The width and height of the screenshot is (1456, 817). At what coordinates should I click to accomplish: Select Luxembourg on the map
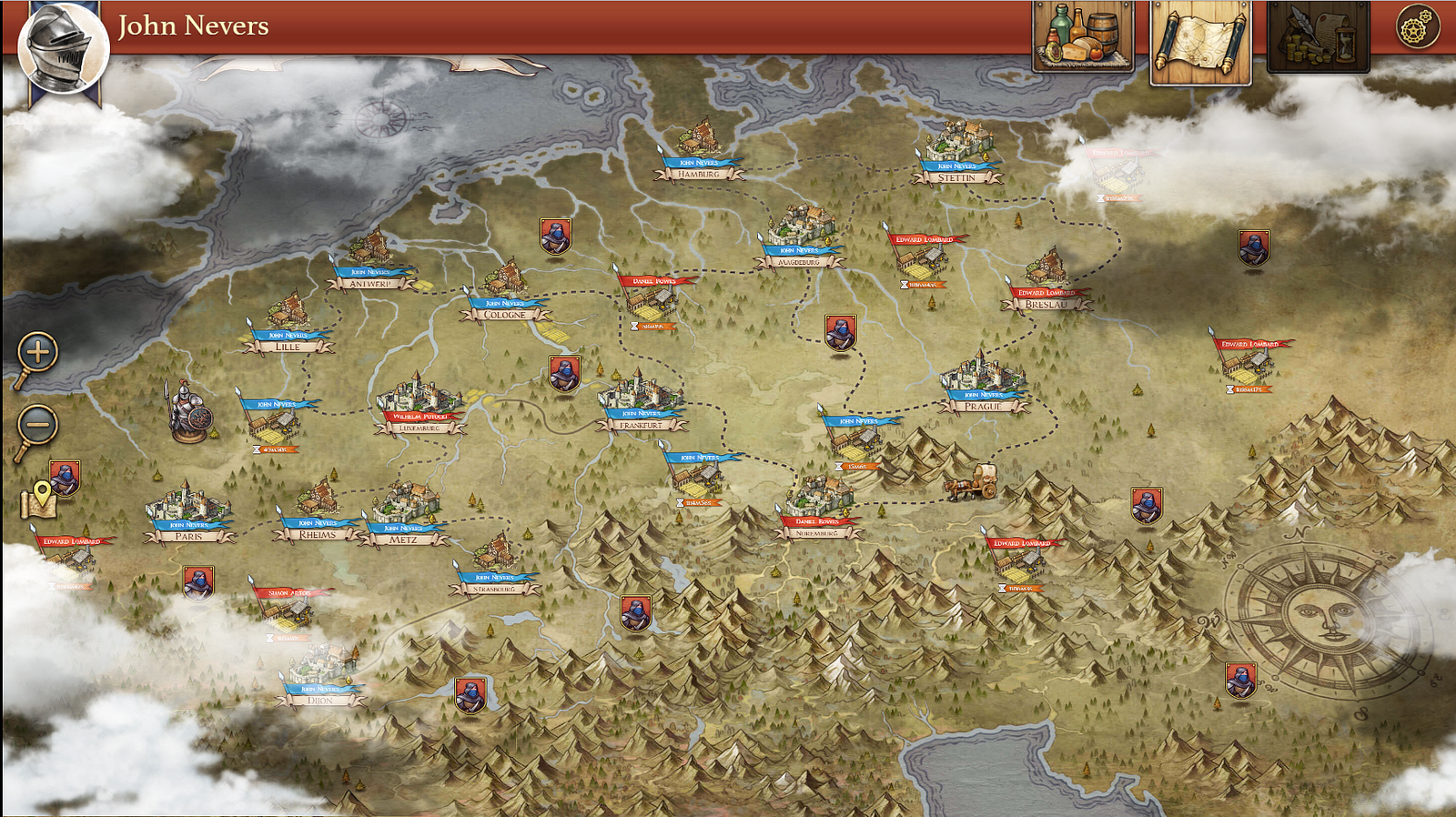(420, 427)
